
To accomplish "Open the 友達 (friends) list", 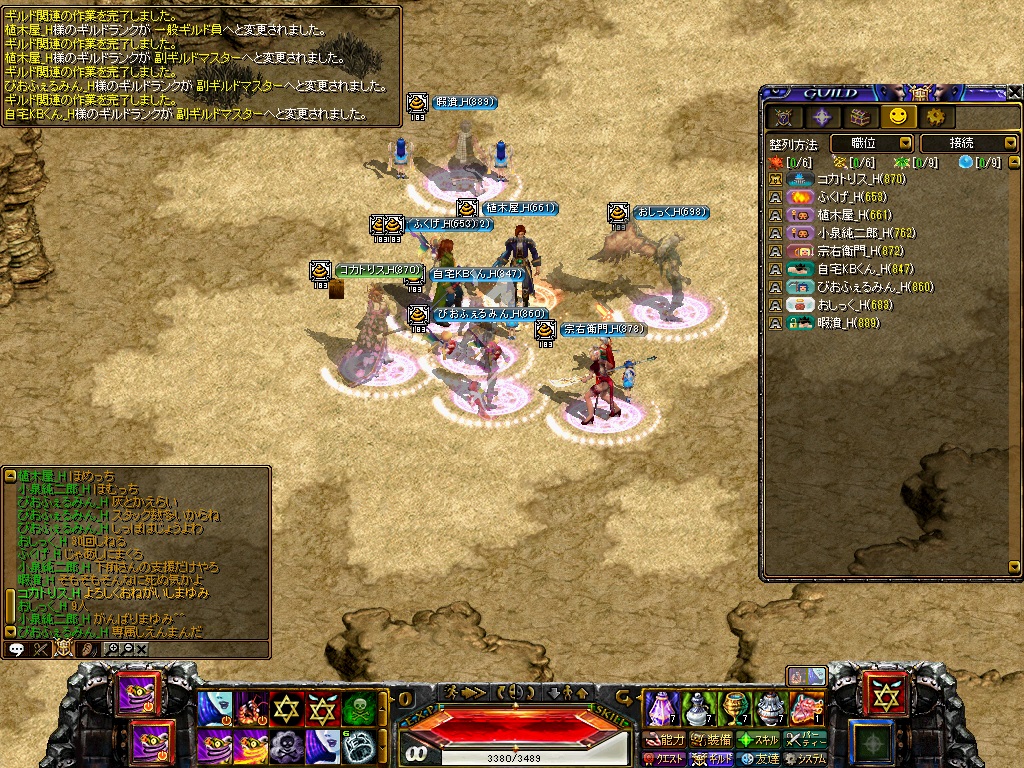I will [757, 759].
